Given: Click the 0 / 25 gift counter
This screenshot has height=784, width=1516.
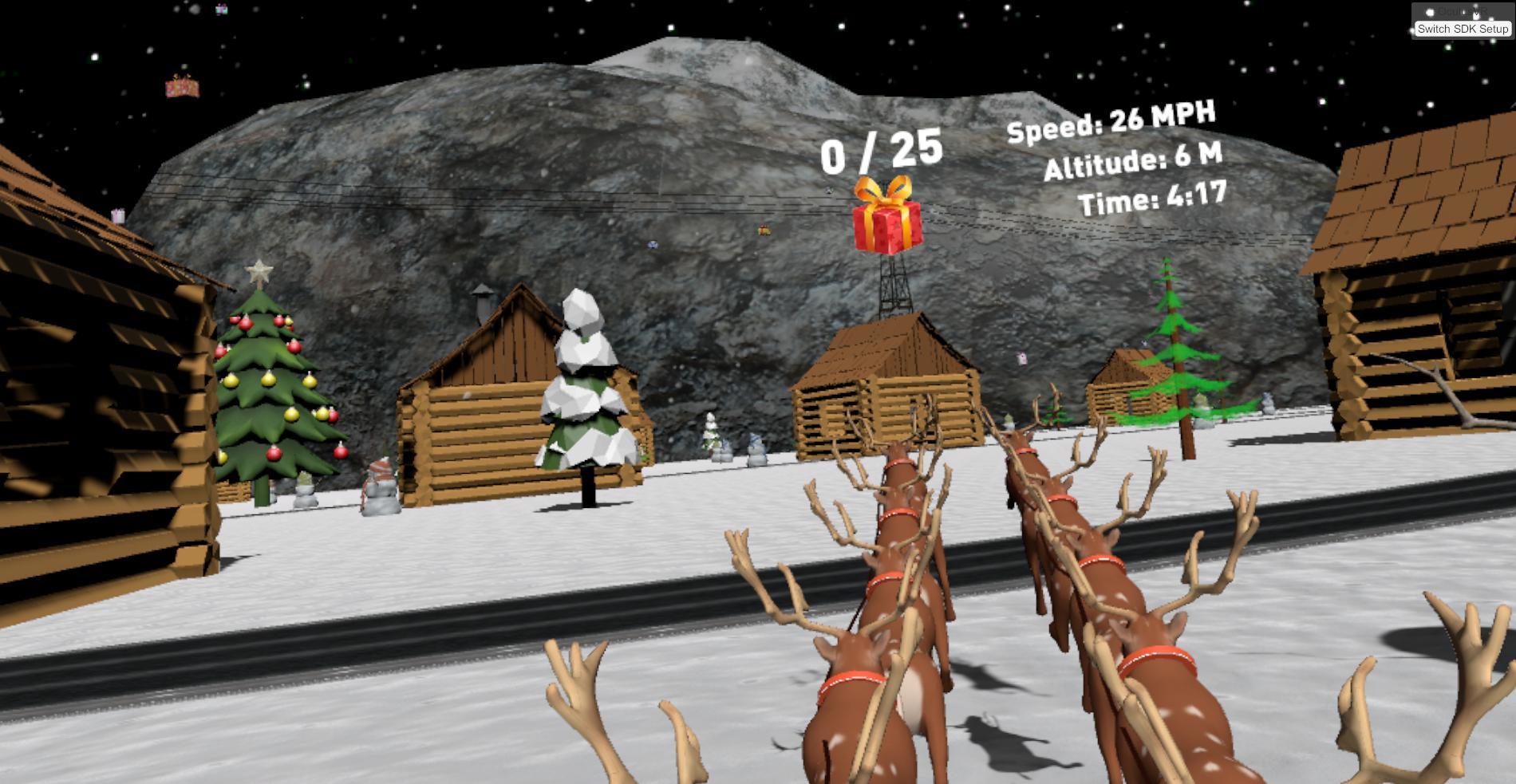Looking at the screenshot, I should click(x=880, y=152).
